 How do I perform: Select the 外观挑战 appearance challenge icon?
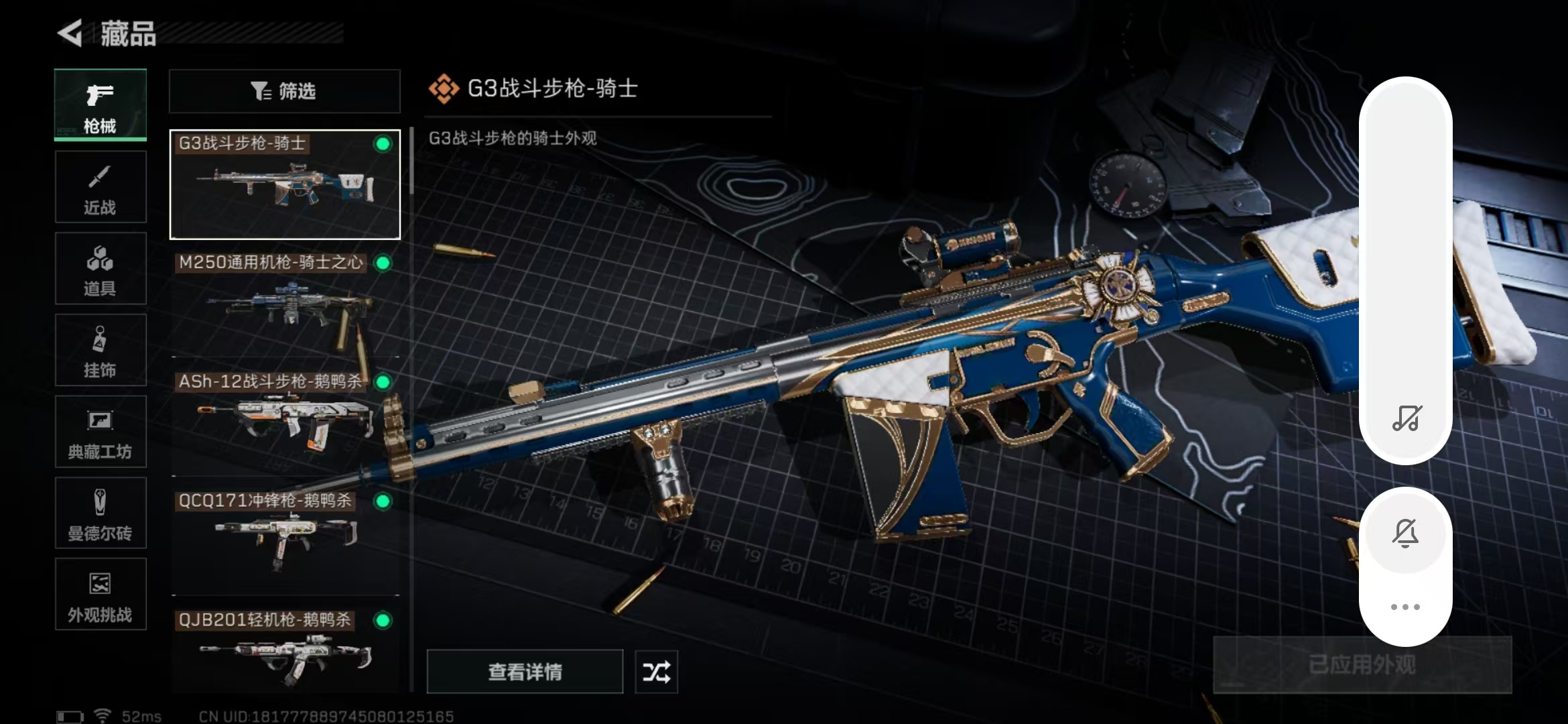(100, 595)
